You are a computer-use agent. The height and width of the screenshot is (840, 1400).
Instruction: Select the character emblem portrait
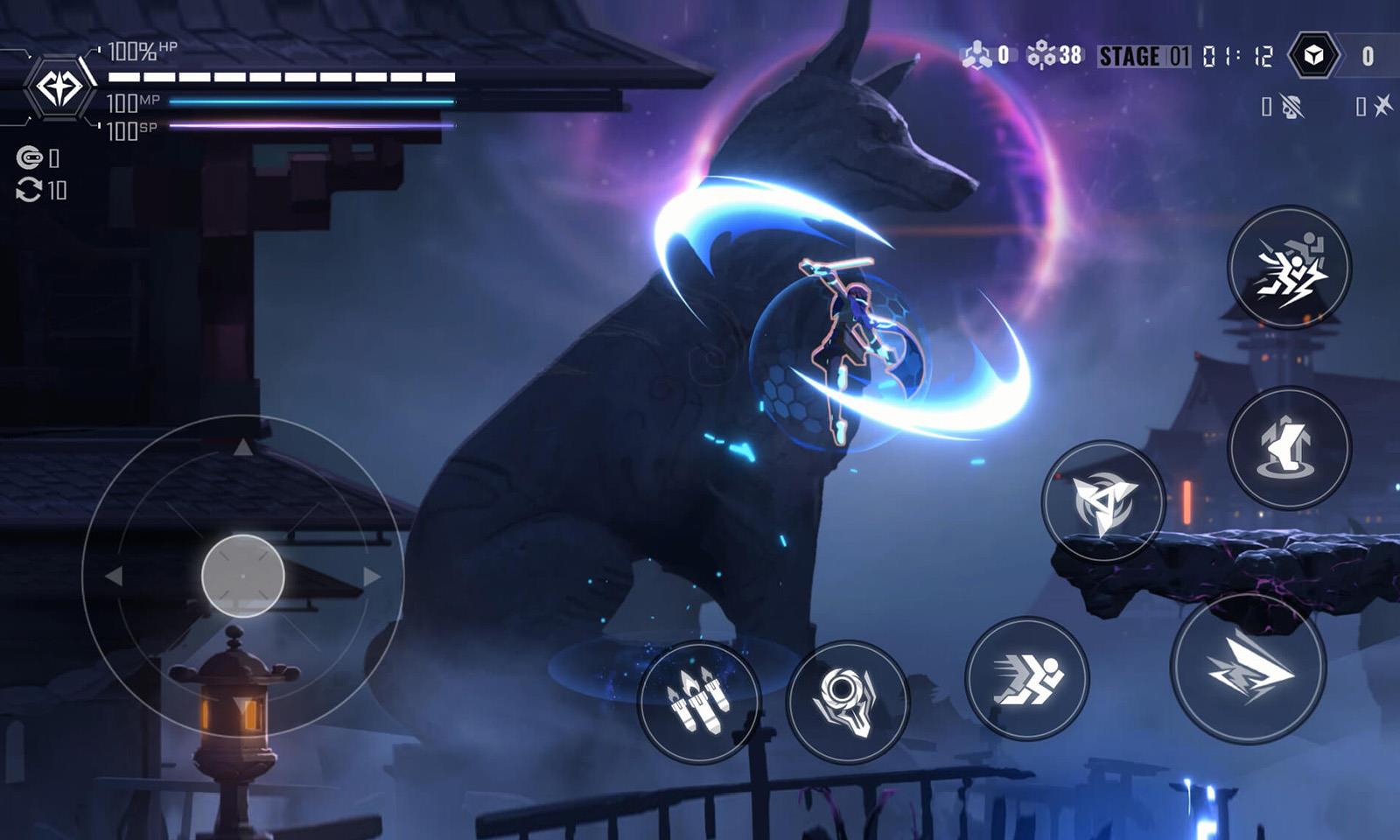click(x=59, y=87)
